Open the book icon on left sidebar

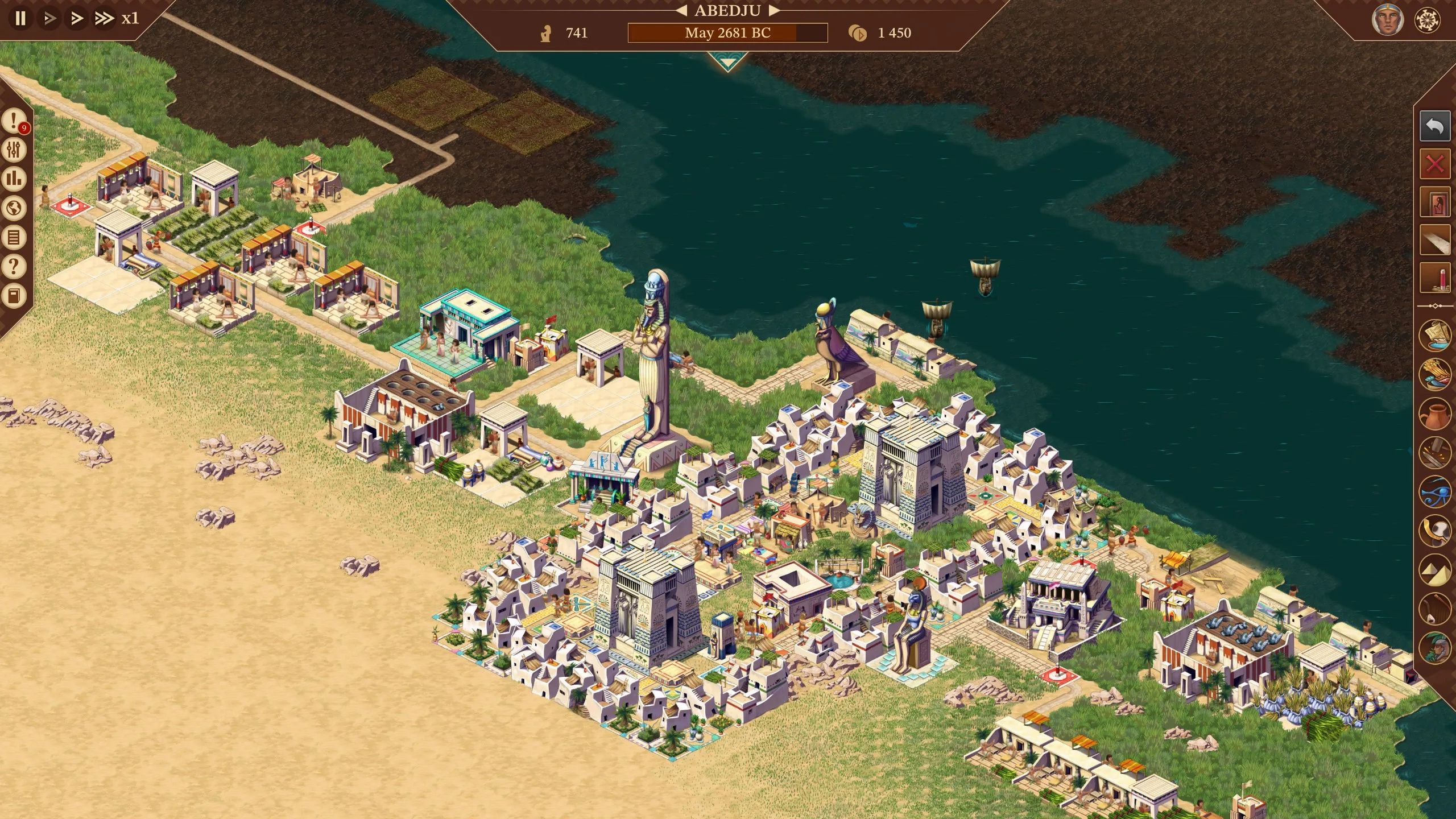click(x=14, y=296)
